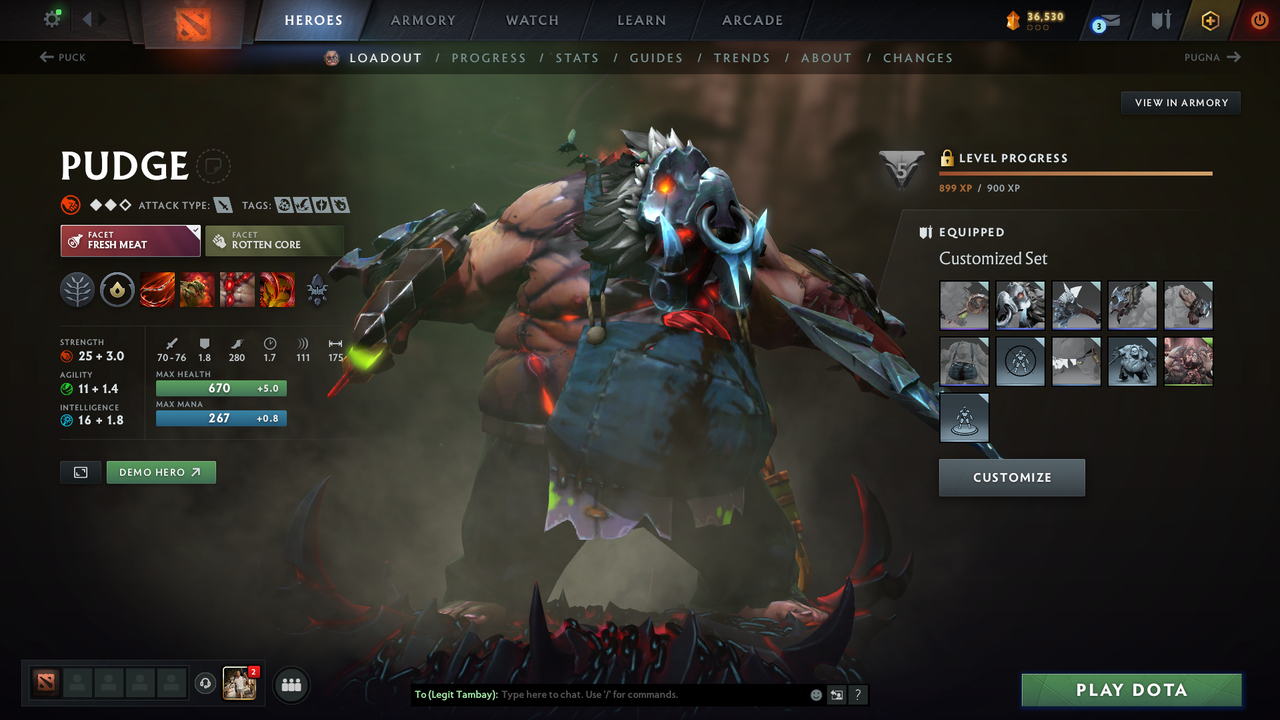Open the Dota Plus hexagon icon

pyautogui.click(x=1210, y=20)
